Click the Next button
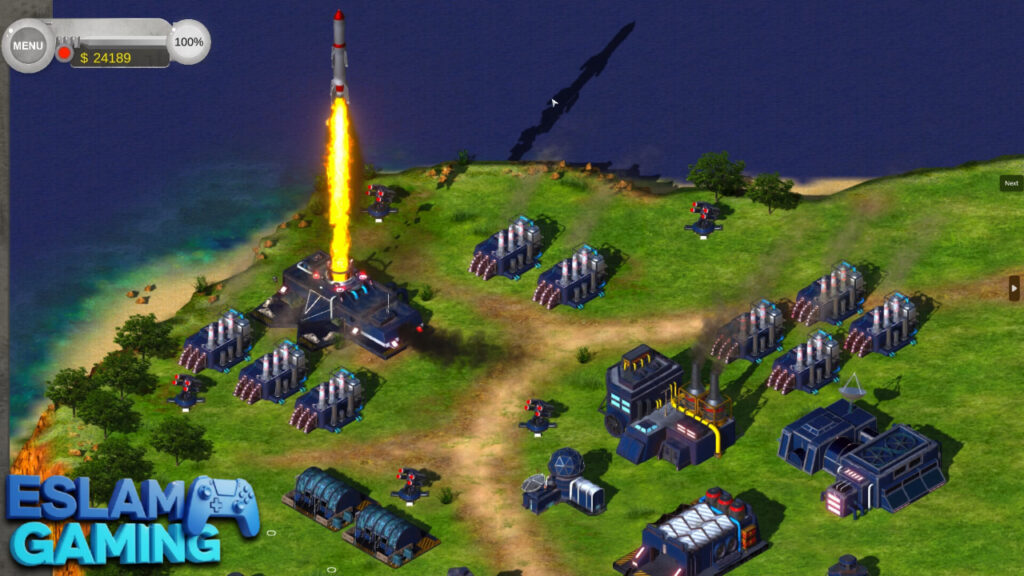This screenshot has height=576, width=1024. coord(1011,183)
